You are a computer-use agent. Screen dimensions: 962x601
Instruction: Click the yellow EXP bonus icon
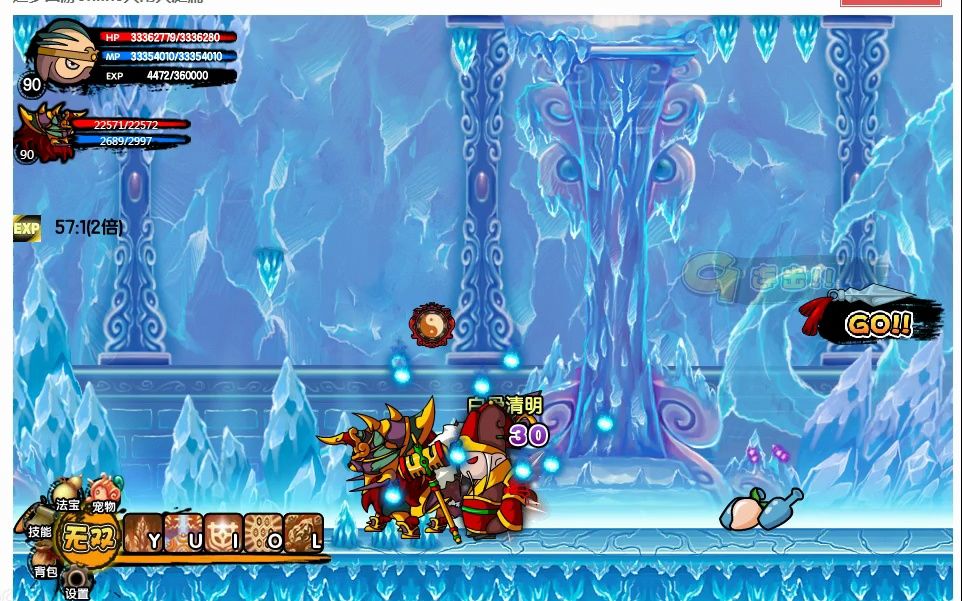(x=26, y=229)
